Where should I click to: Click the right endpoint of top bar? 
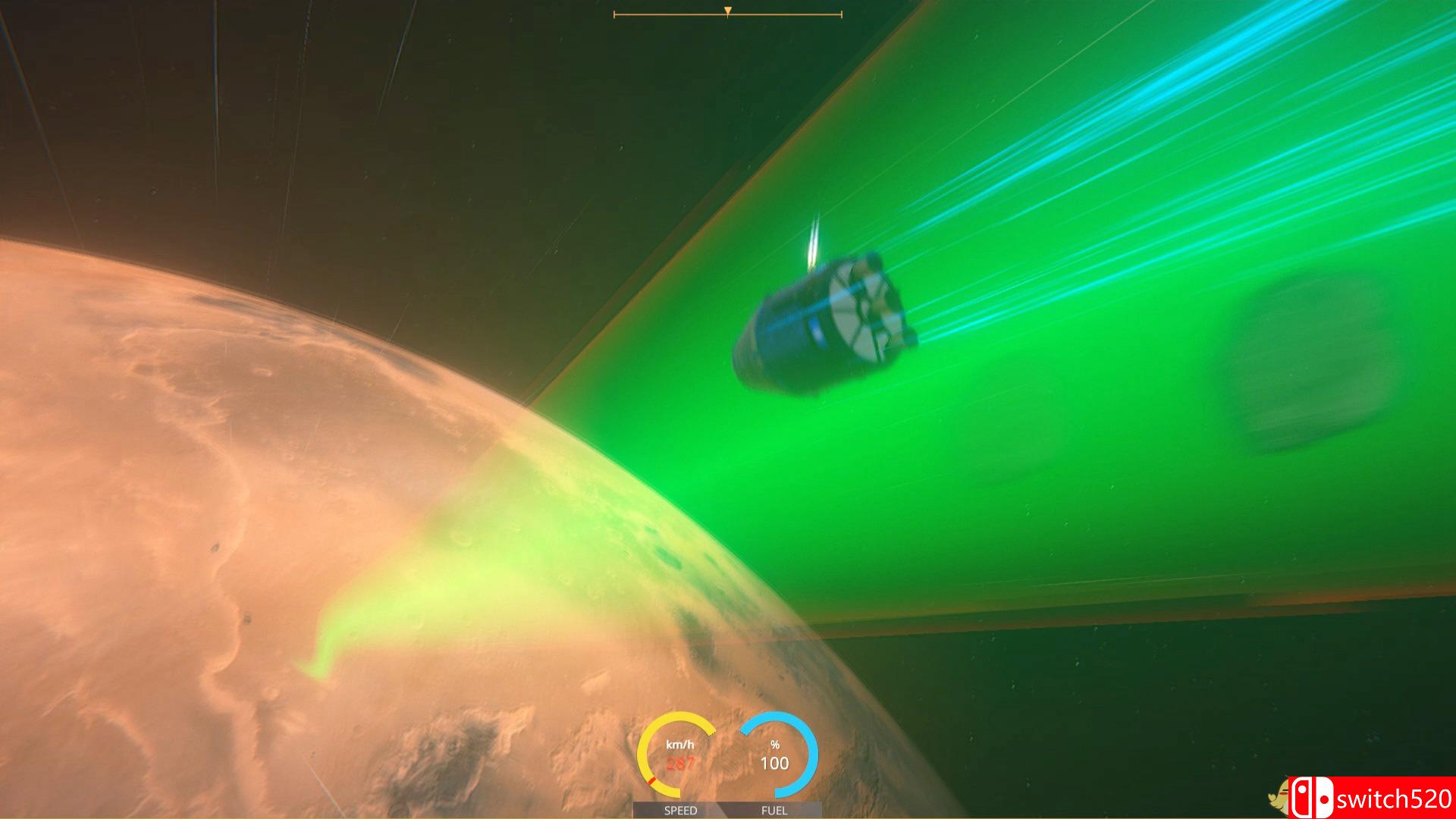click(842, 13)
